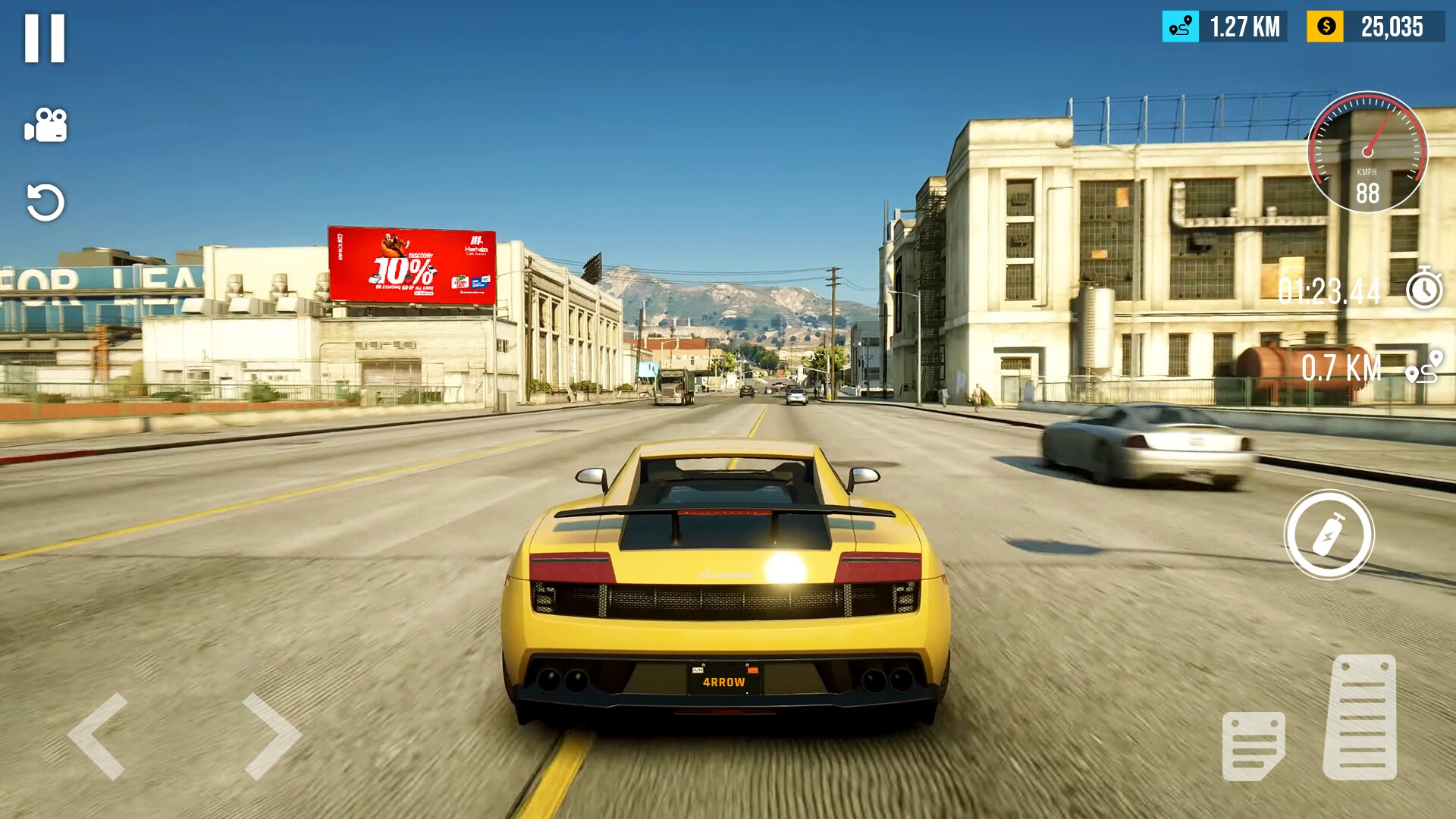Hit the gas accelerator pedal

(x=1360, y=717)
